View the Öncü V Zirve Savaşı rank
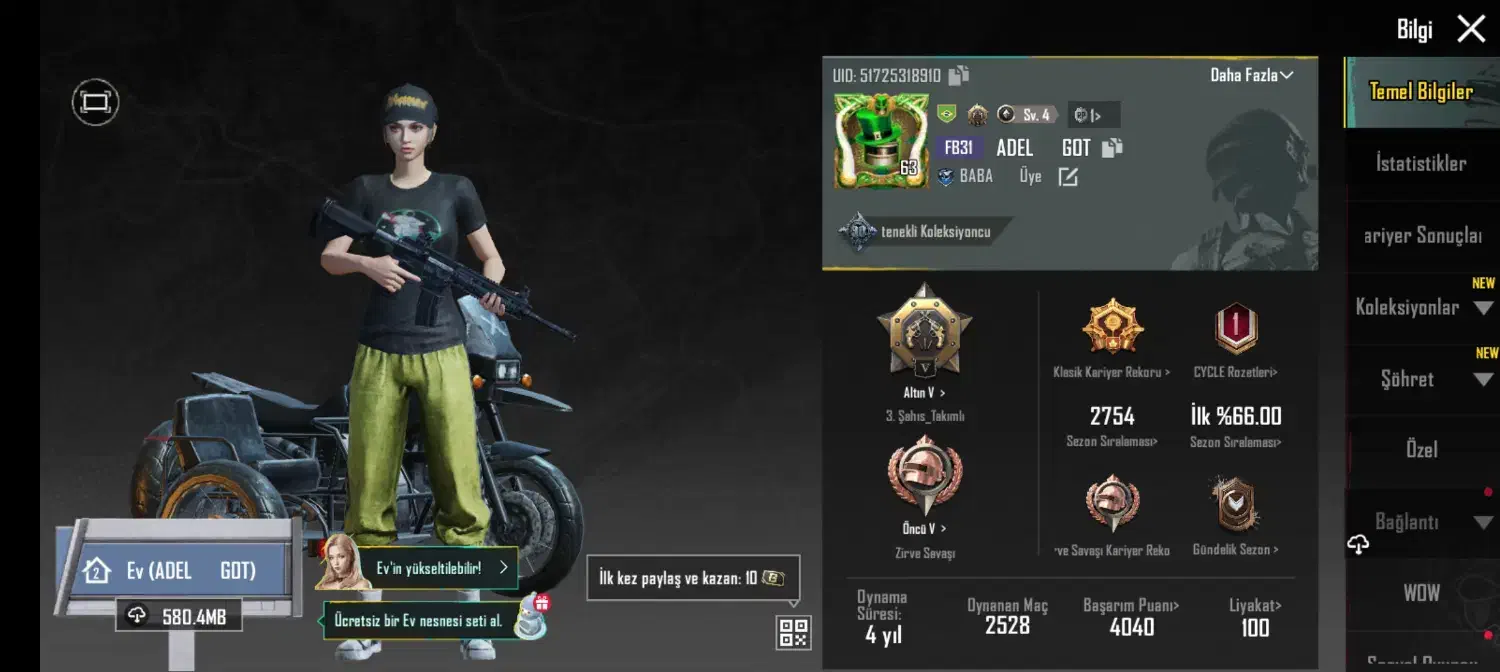 coord(924,477)
